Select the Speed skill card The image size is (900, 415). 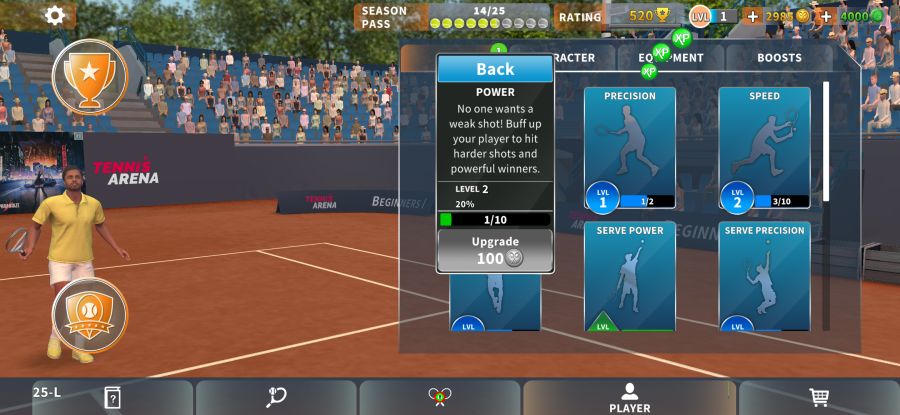coord(764,148)
